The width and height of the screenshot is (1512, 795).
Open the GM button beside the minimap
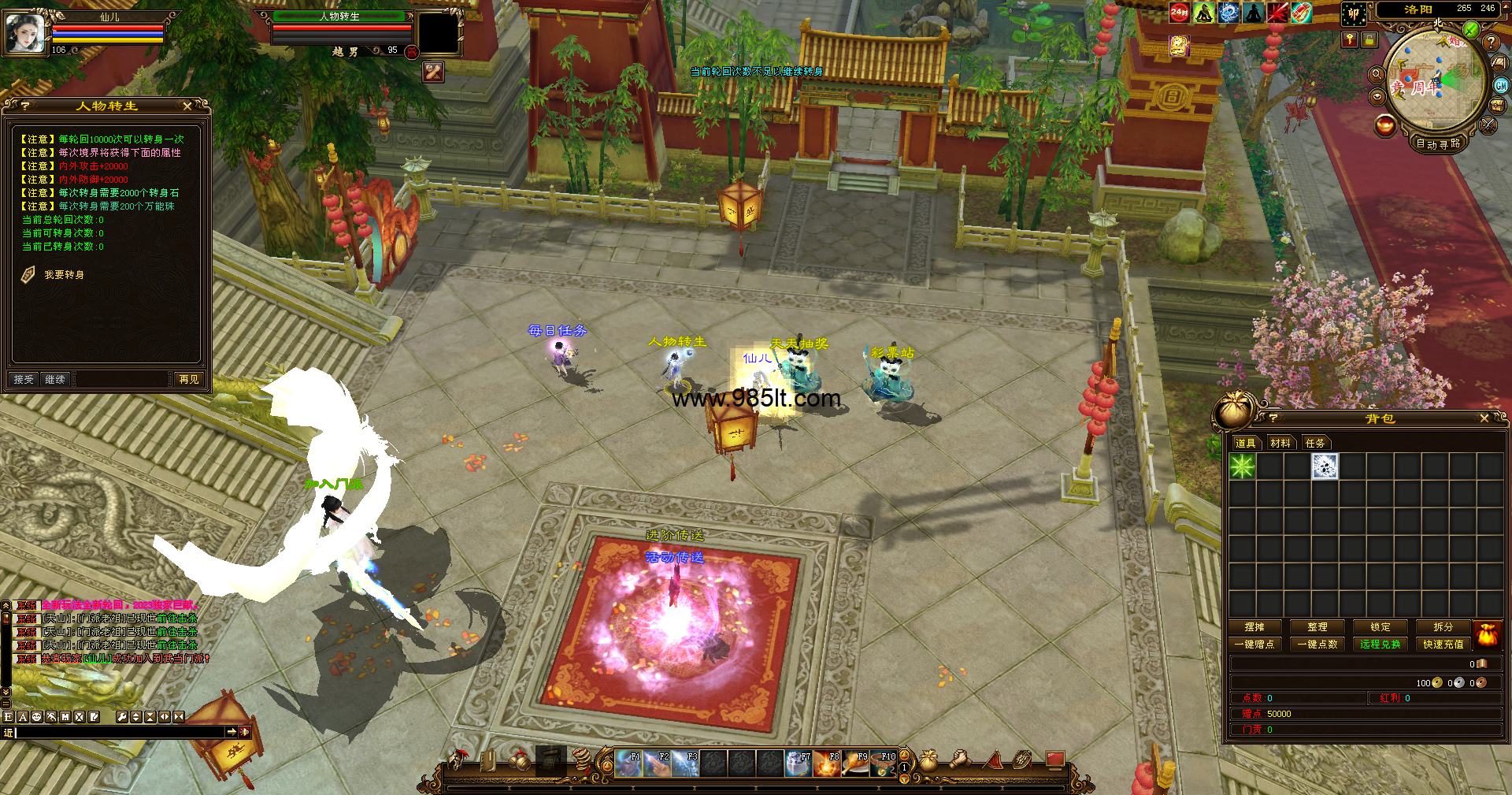(1501, 86)
